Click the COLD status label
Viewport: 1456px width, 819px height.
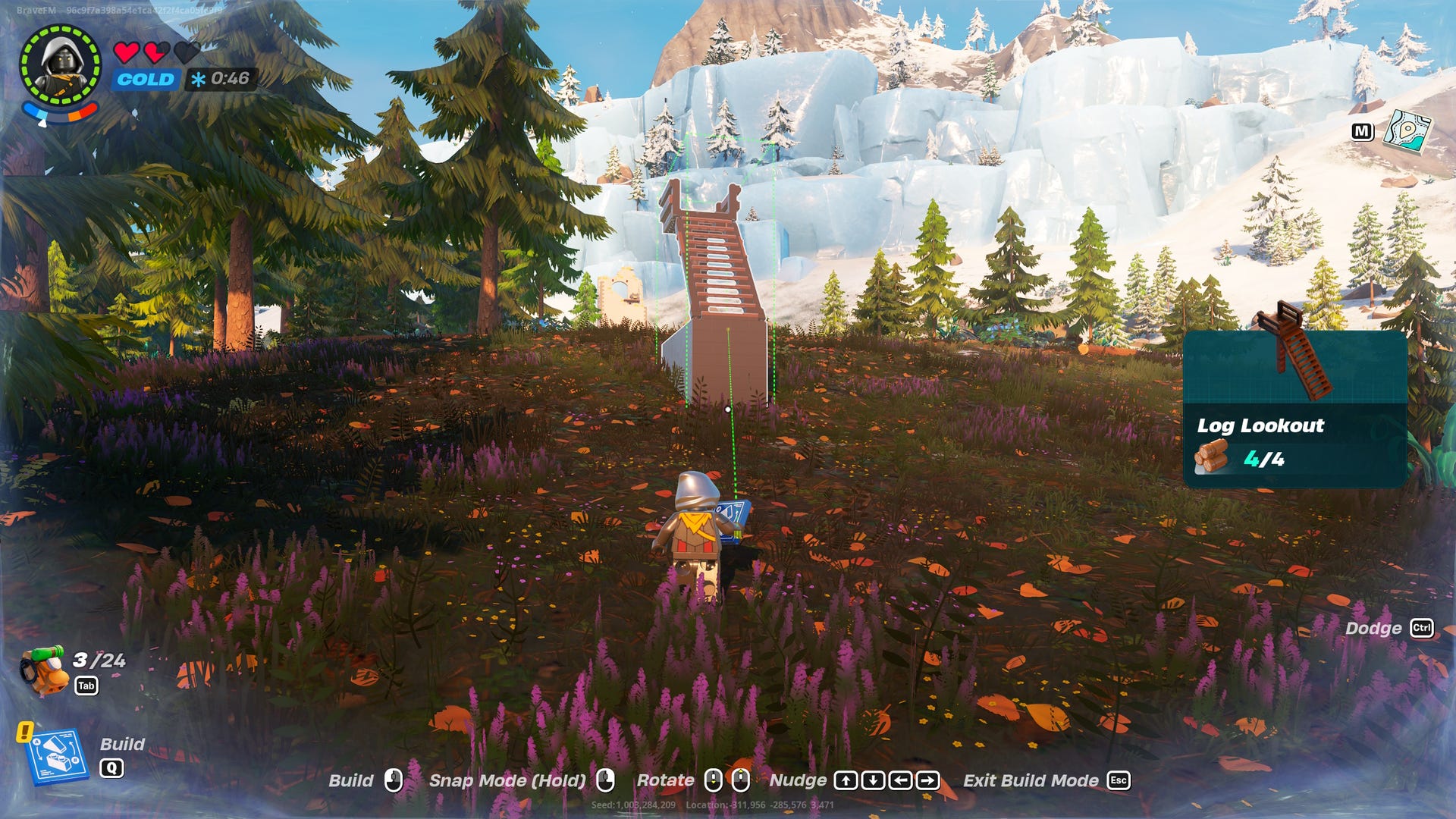144,78
